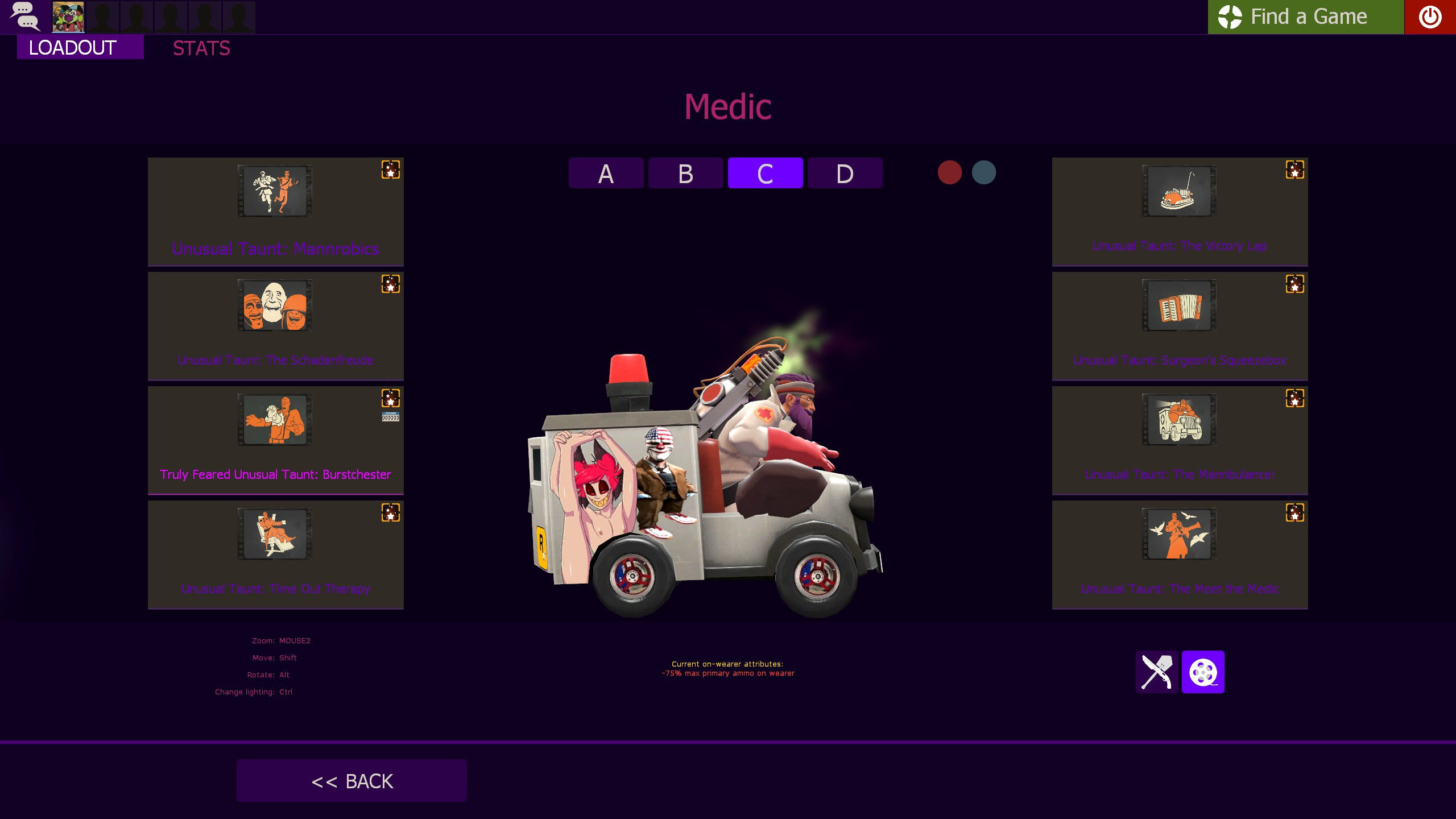
Task: Switch to the STATS tab
Action: click(x=201, y=48)
